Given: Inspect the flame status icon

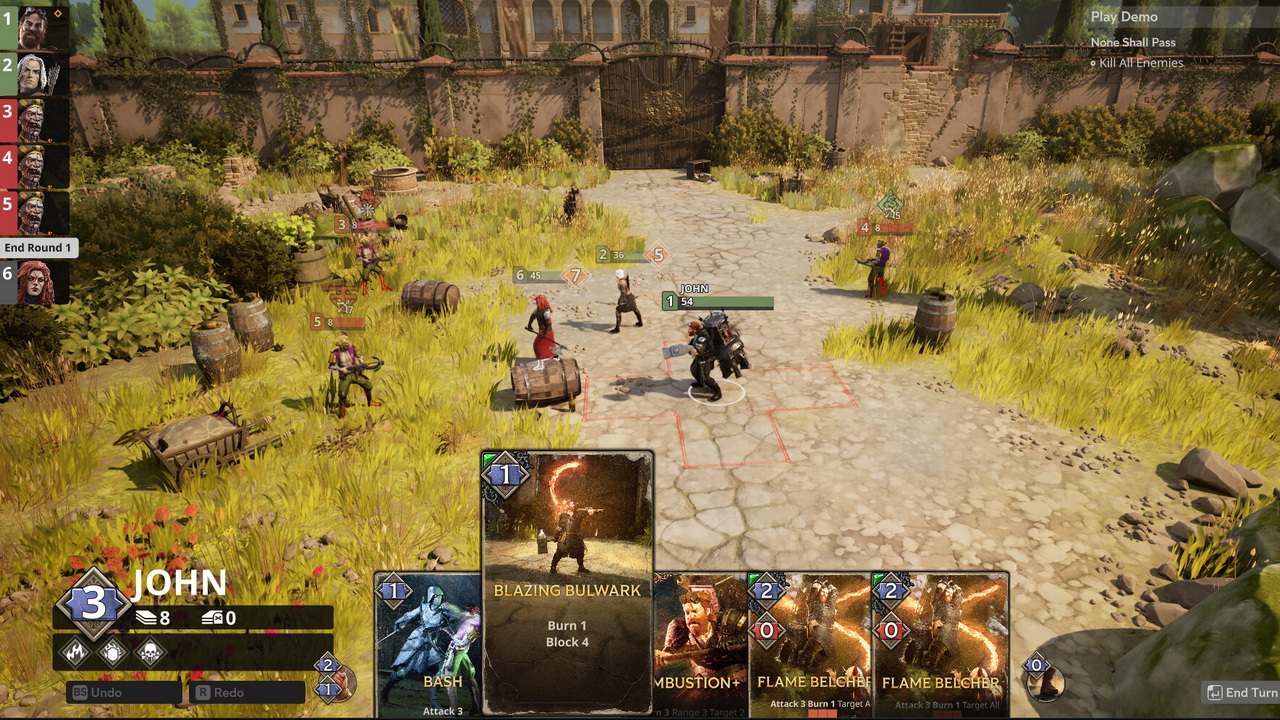Looking at the screenshot, I should [76, 653].
